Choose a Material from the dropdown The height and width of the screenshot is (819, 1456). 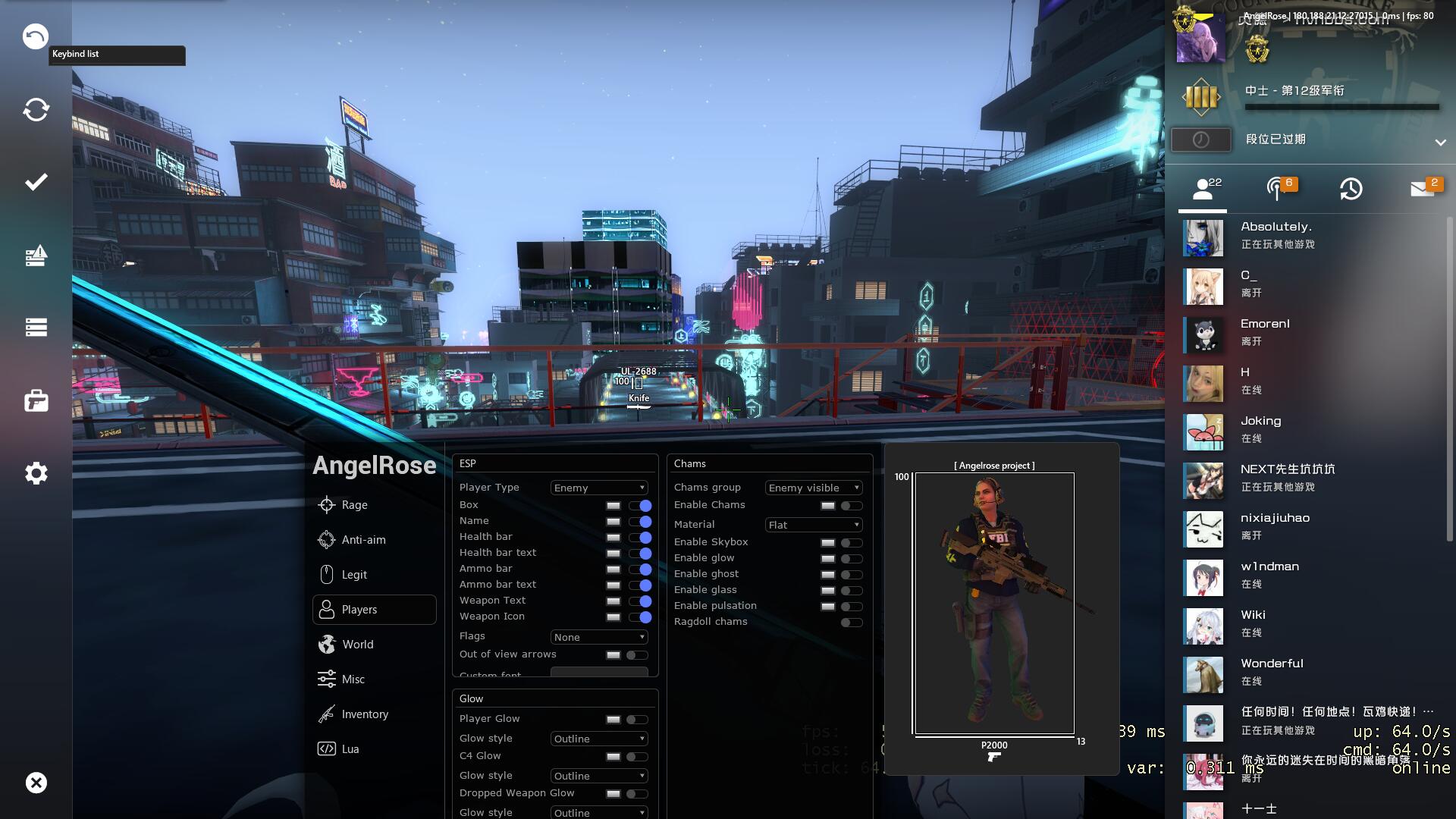point(814,525)
